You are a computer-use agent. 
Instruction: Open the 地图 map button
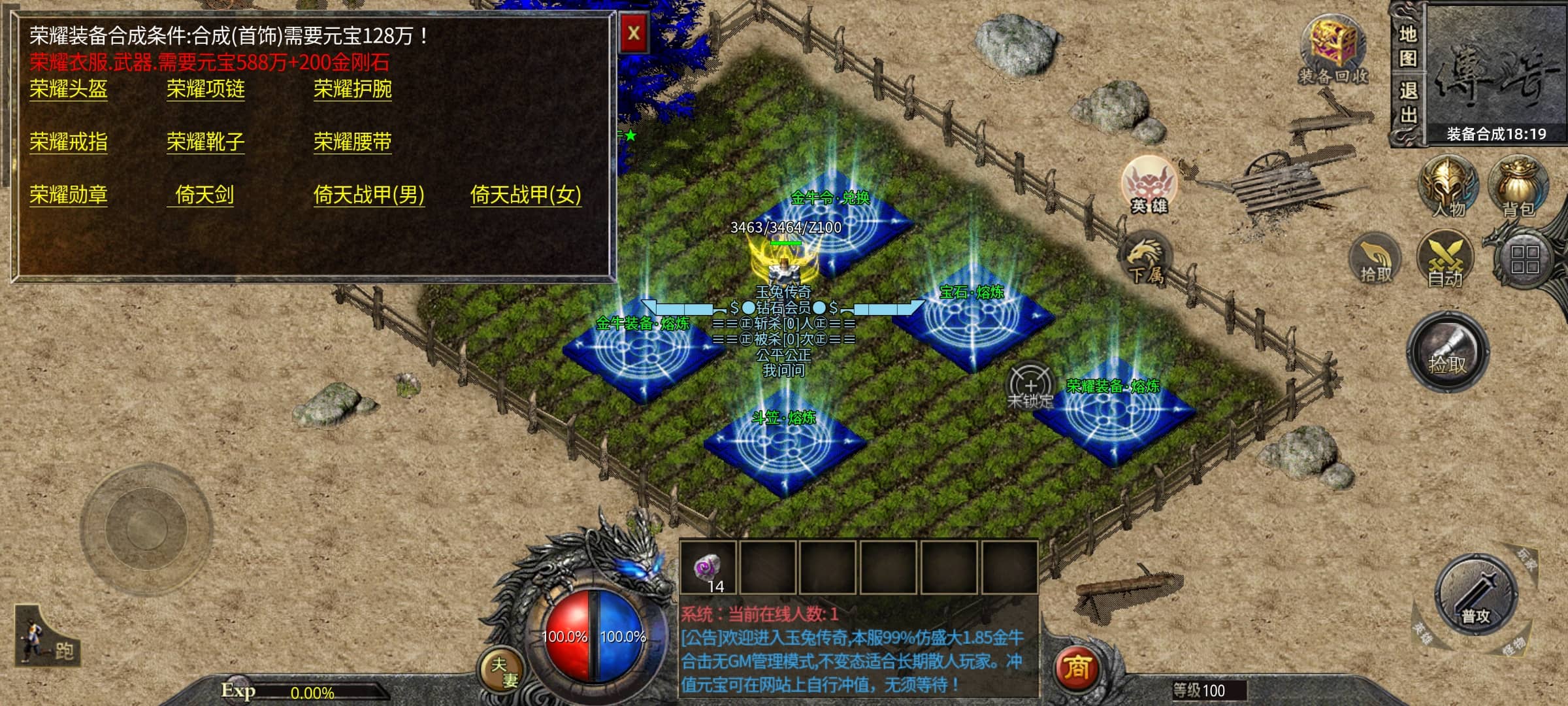(x=1408, y=46)
